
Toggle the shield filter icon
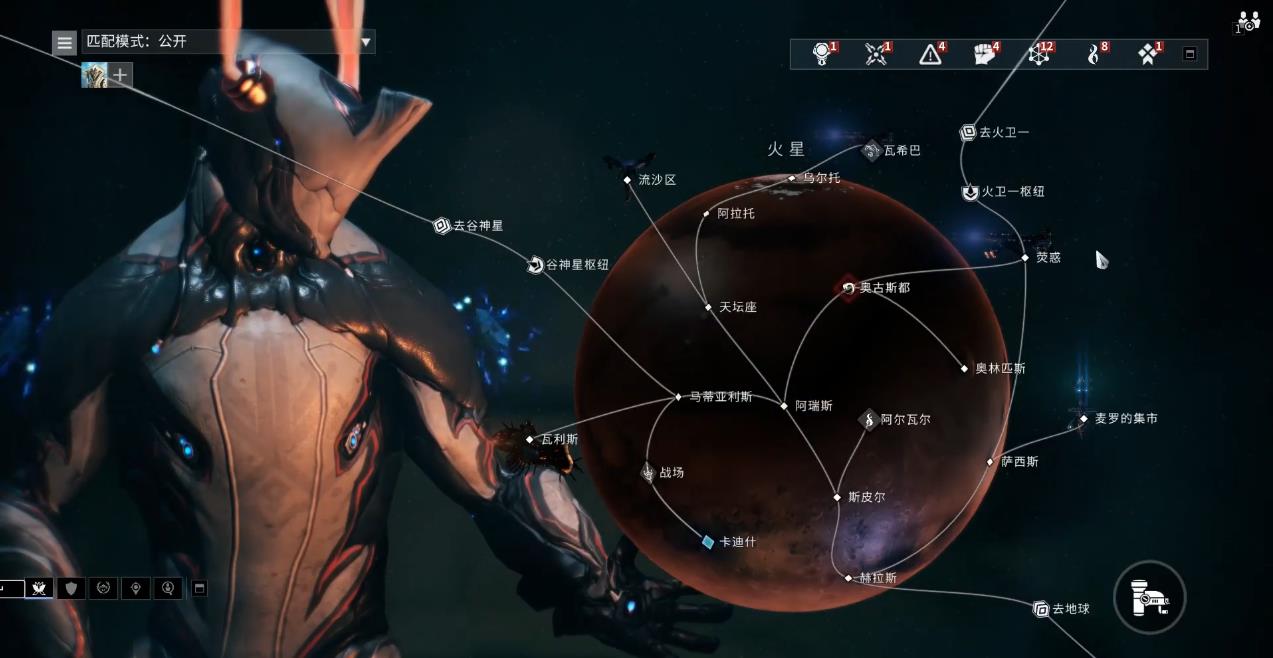coord(70,588)
